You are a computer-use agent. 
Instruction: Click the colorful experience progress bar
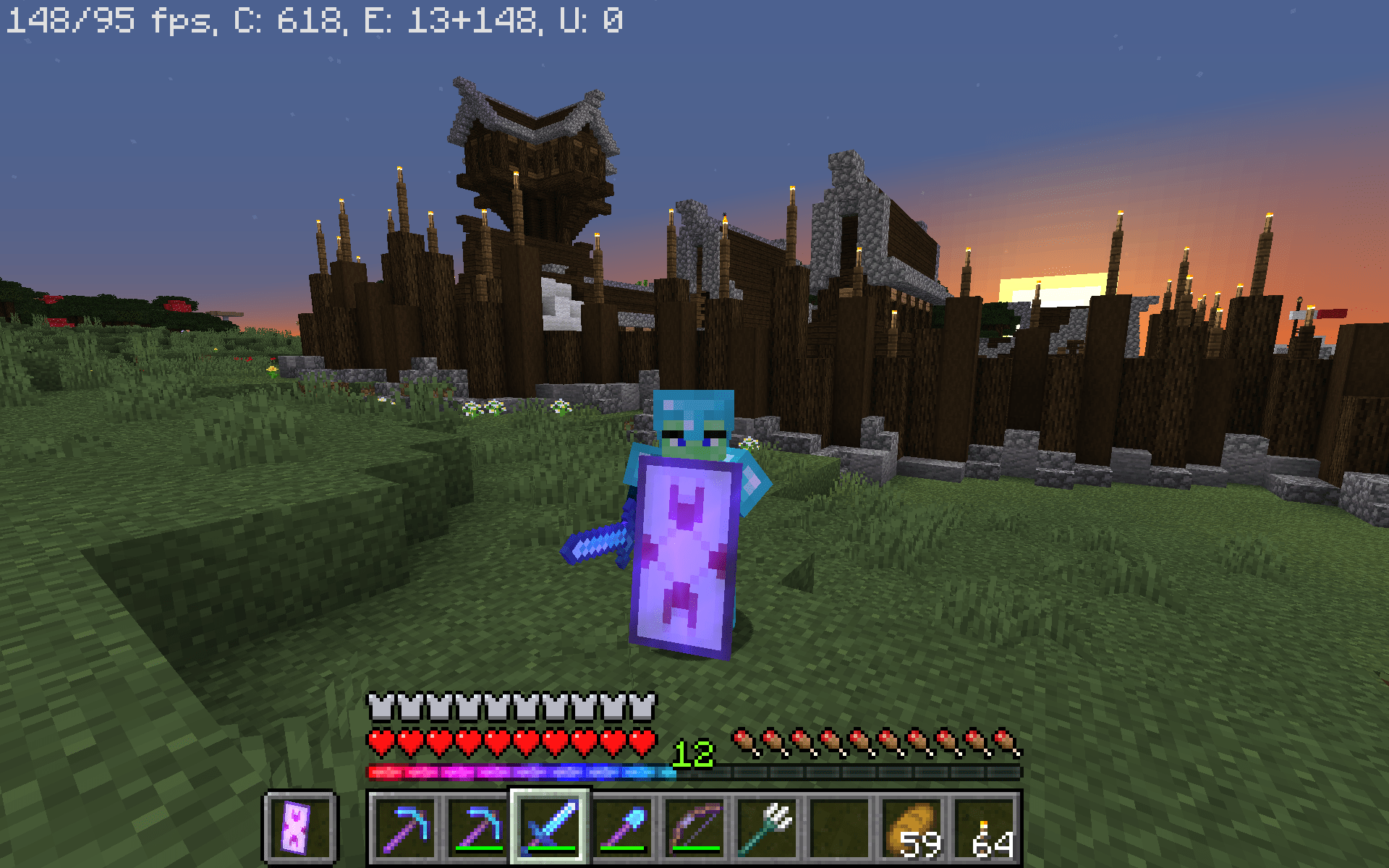(521, 773)
